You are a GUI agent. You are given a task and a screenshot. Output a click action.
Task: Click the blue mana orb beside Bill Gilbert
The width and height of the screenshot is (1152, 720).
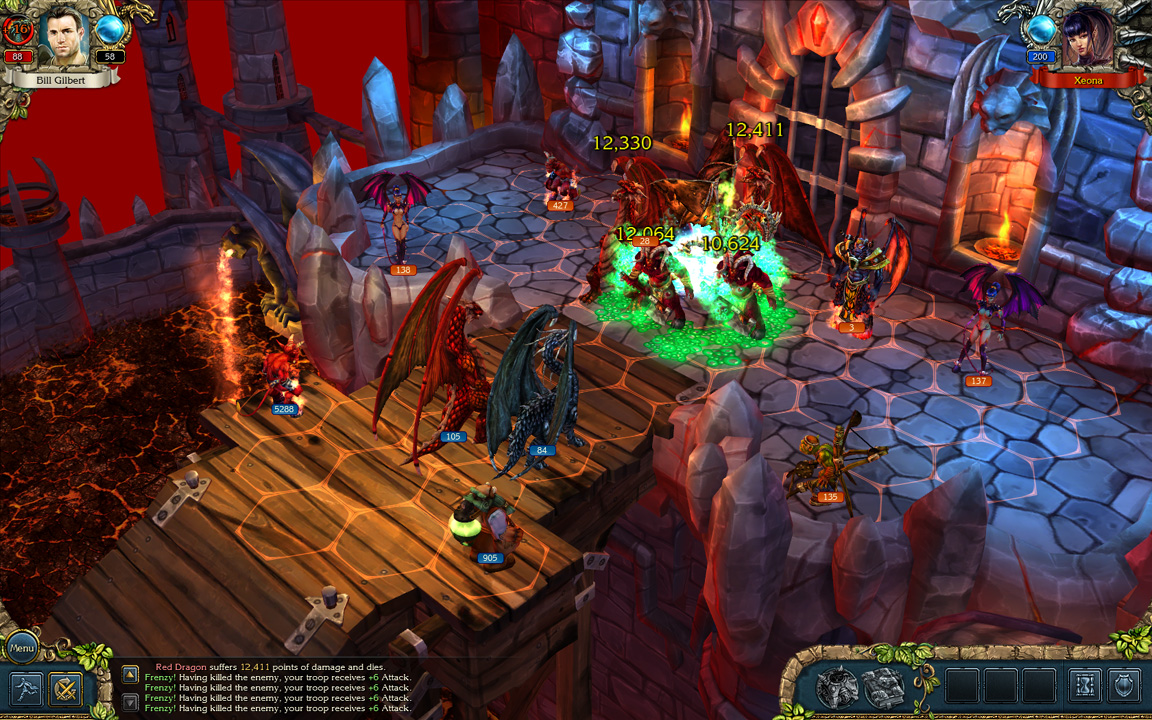[x=109, y=31]
